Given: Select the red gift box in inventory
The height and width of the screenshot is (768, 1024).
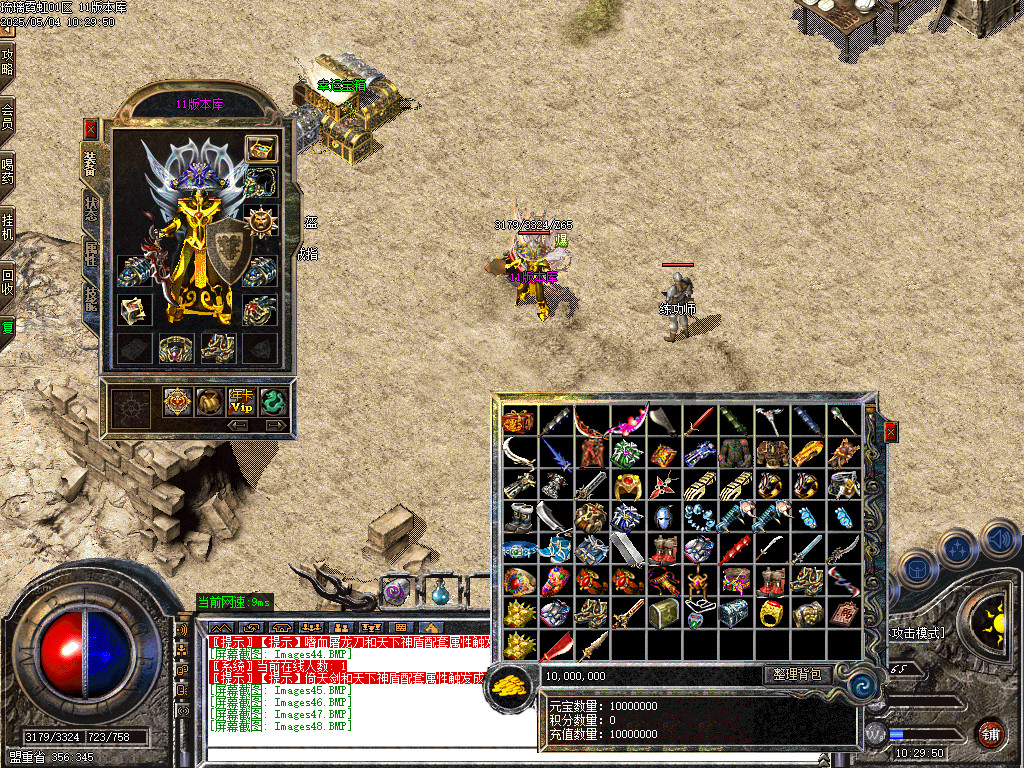Looking at the screenshot, I should click(x=518, y=421).
